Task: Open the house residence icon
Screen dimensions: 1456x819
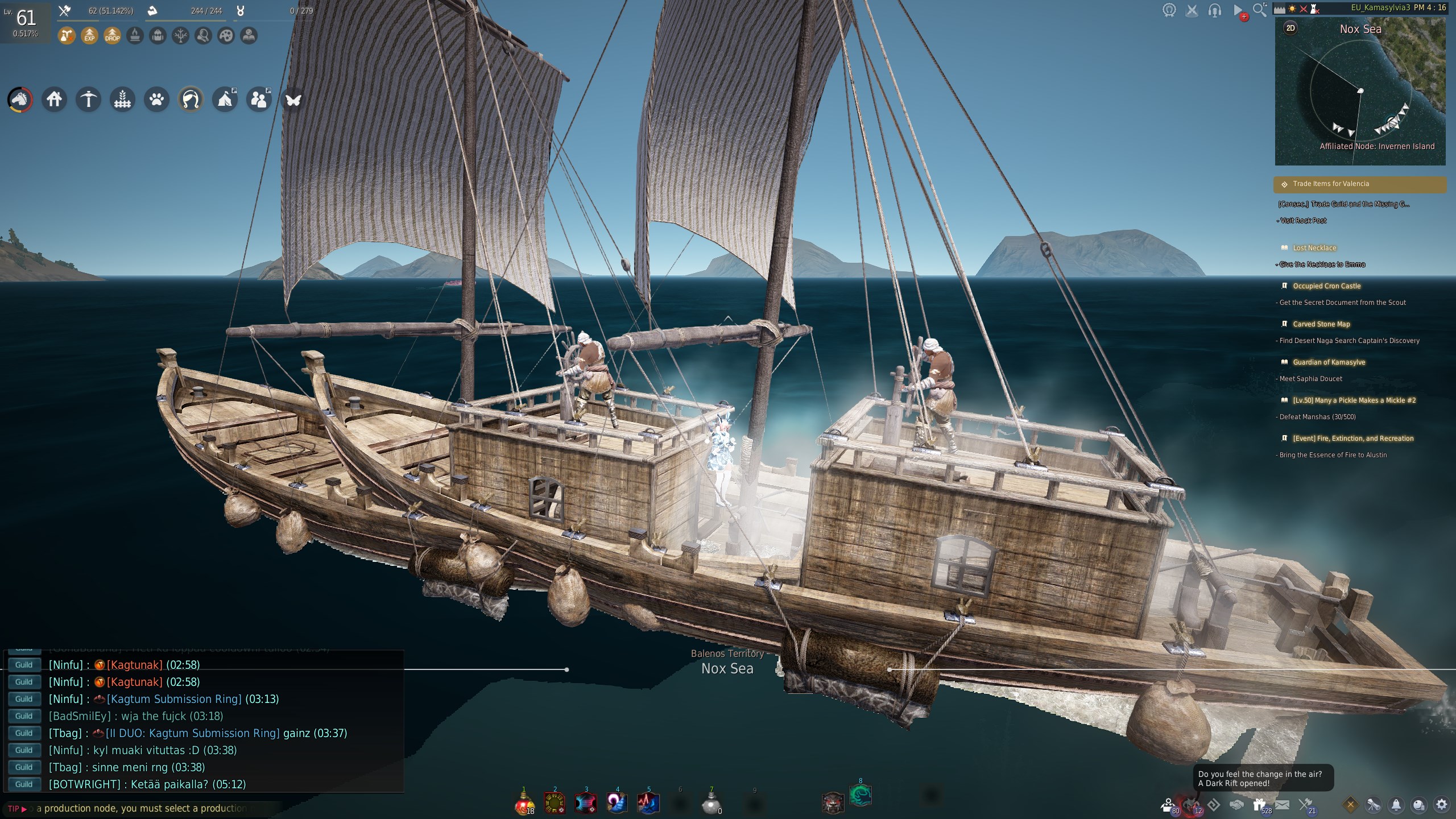Action: click(x=55, y=100)
